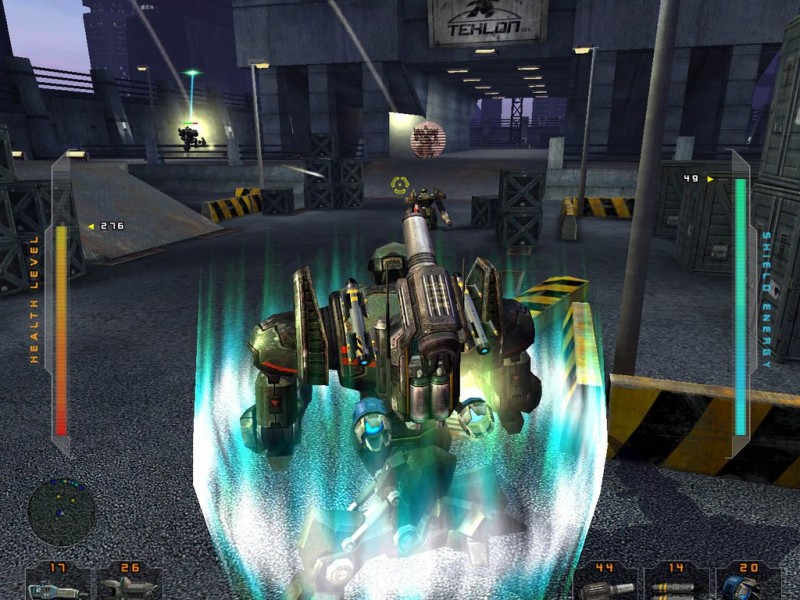Select the weapon slot with 17 ammo

click(56, 583)
